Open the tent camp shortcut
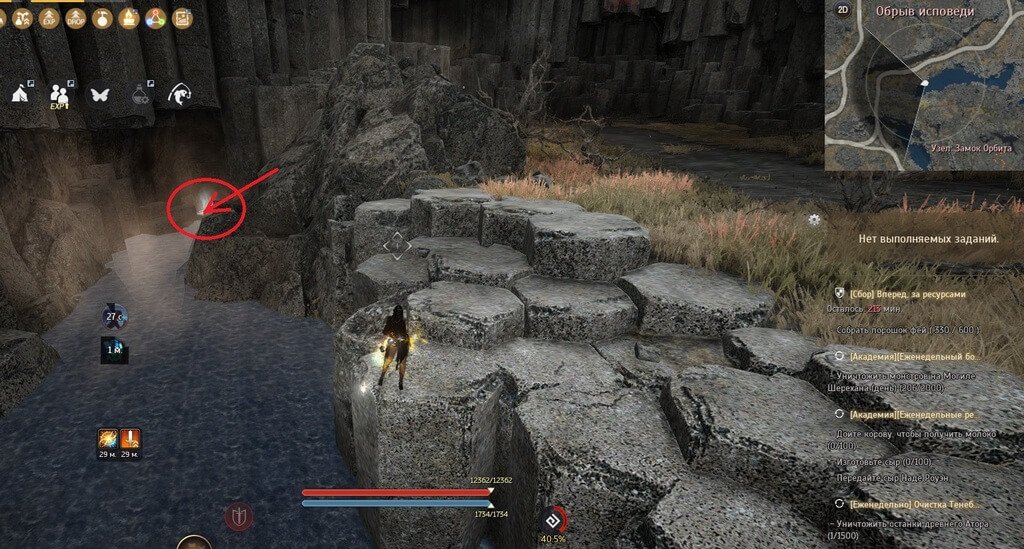 point(20,93)
